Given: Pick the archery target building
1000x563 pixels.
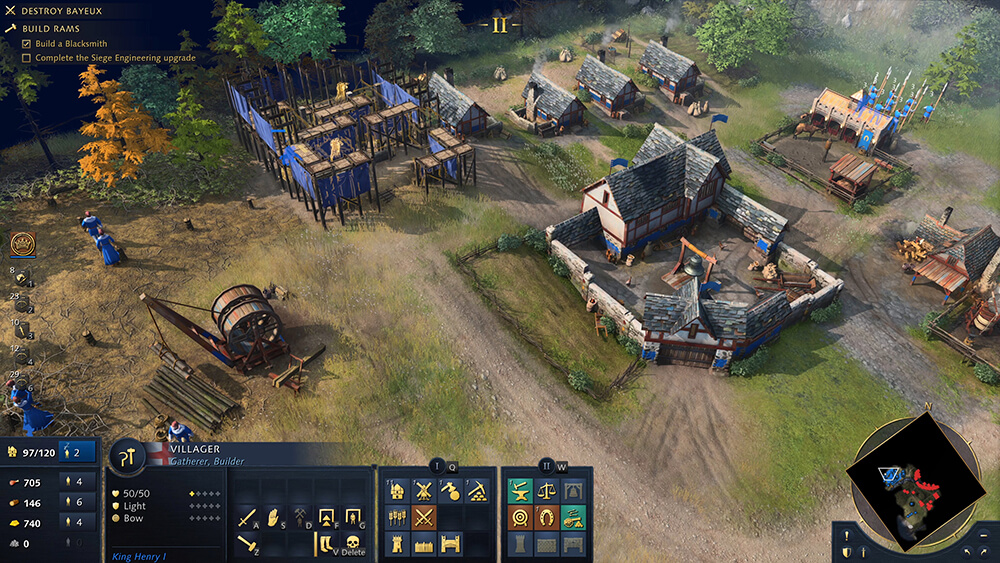Looking at the screenshot, I should click(x=519, y=518).
